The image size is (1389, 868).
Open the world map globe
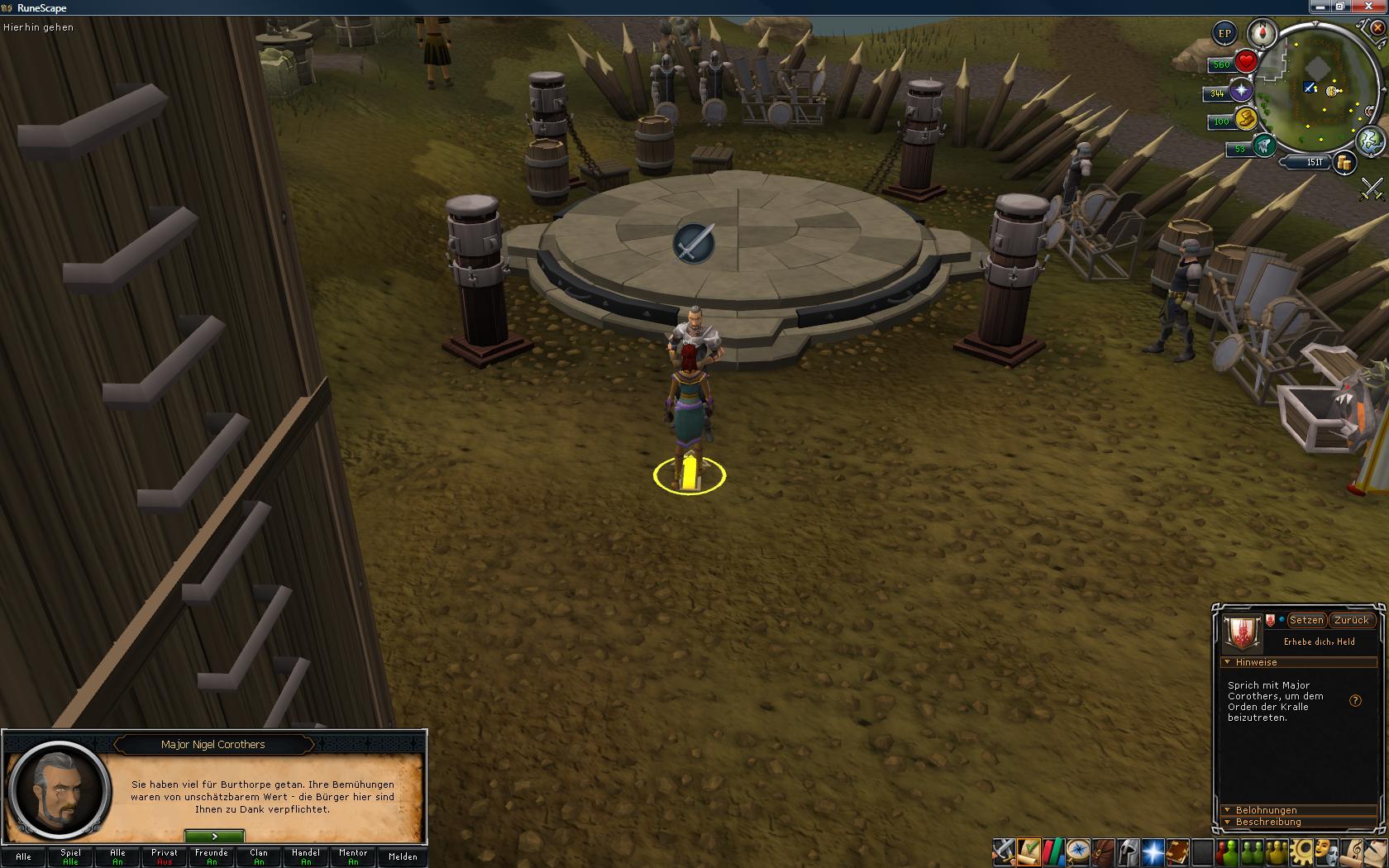pyautogui.click(x=1370, y=140)
